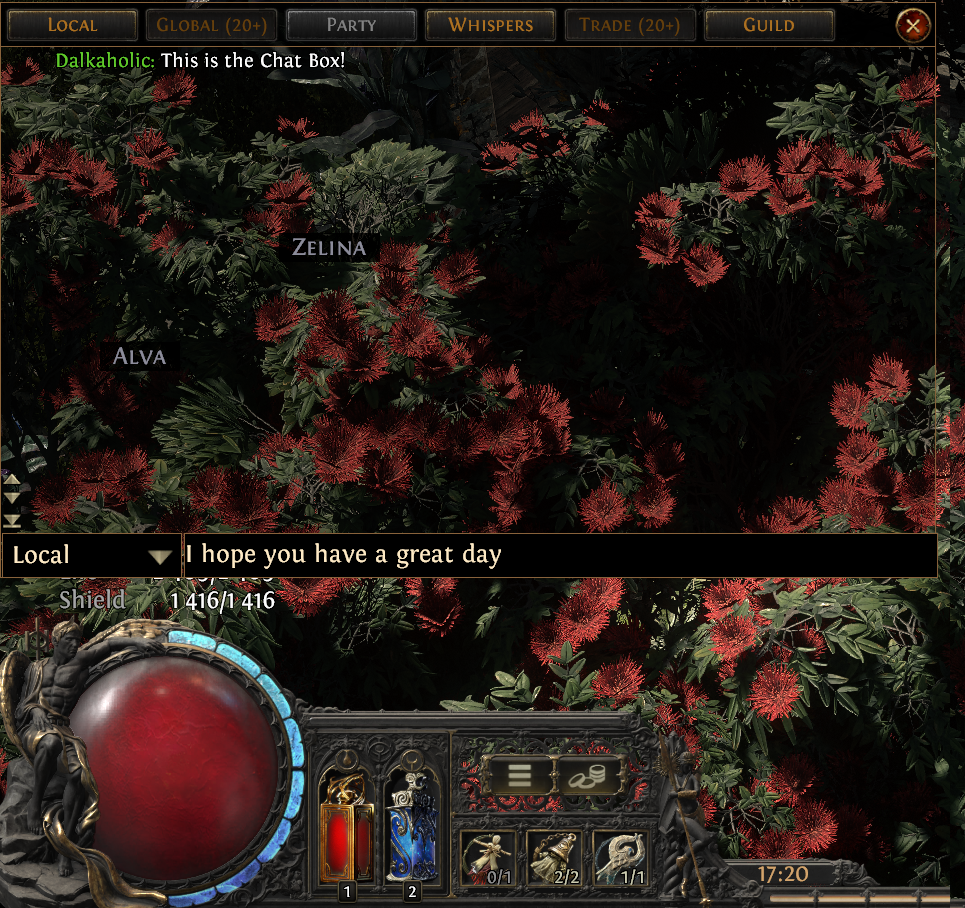The width and height of the screenshot is (965, 908).
Task: Activate the golden bell skill icon
Action: 553,858
